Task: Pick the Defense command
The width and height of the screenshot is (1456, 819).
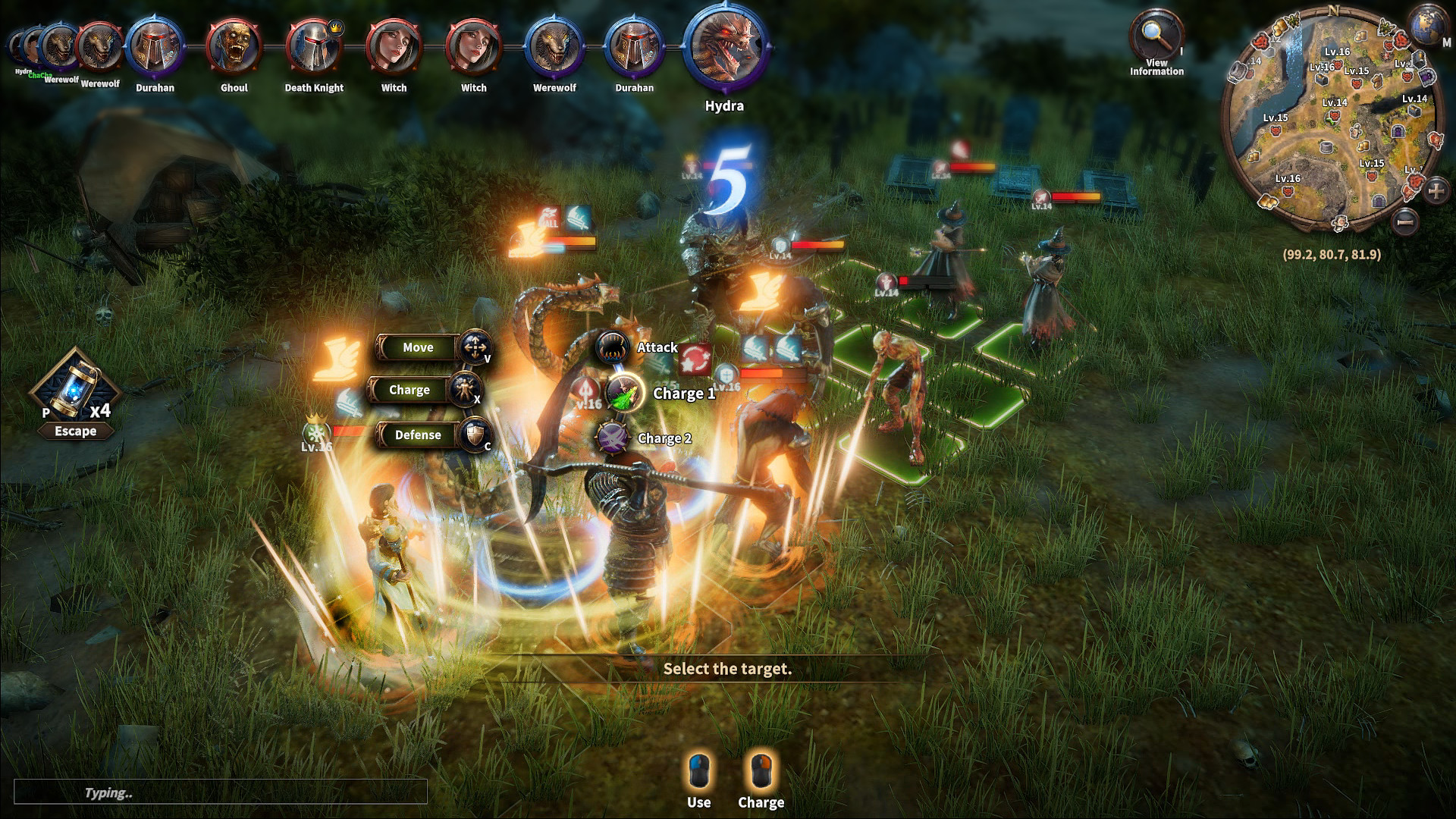Action: [x=418, y=435]
